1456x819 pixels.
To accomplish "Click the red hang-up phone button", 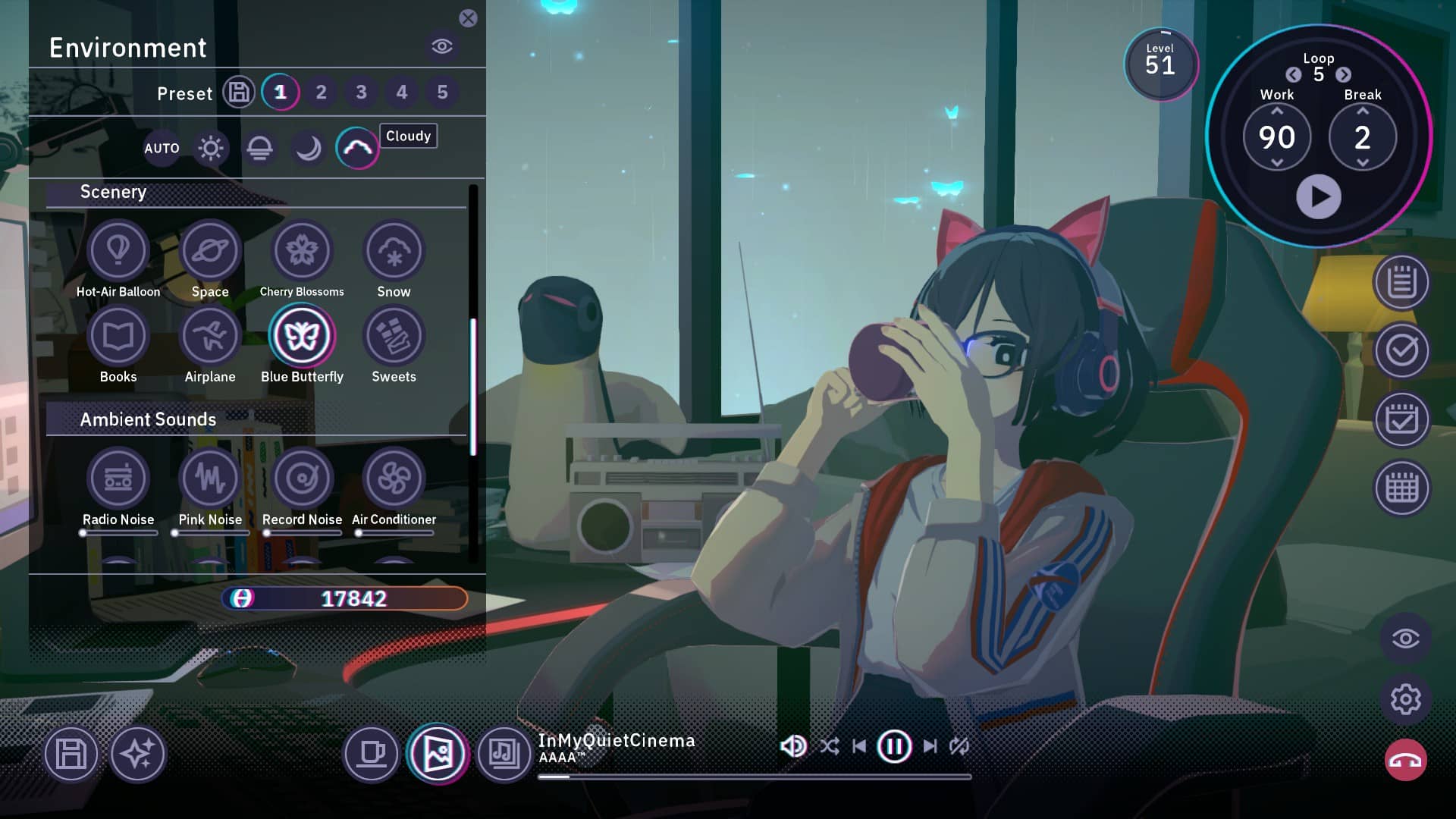I will point(1405,761).
